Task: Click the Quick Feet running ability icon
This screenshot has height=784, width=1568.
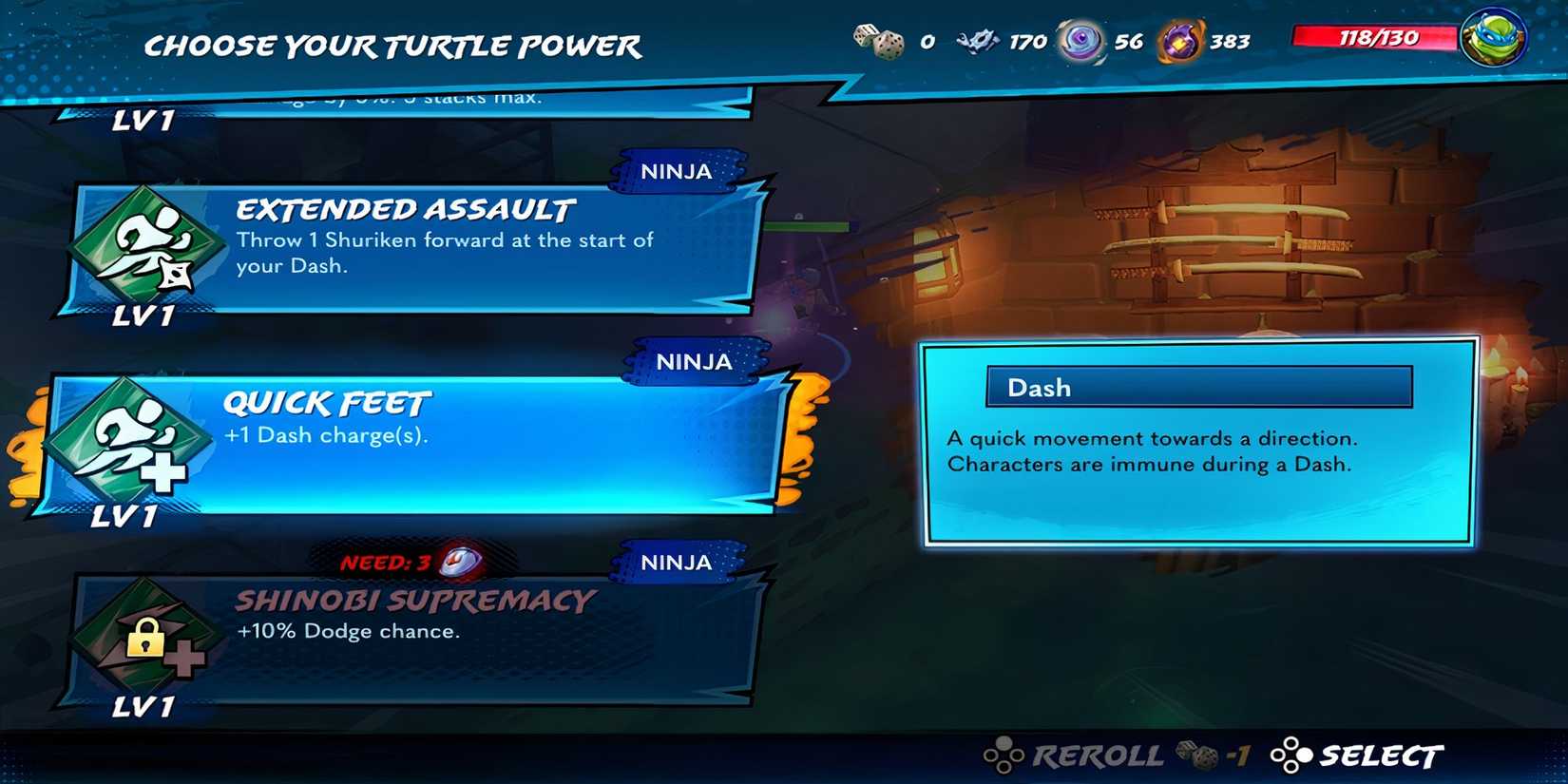Action: click(x=141, y=442)
